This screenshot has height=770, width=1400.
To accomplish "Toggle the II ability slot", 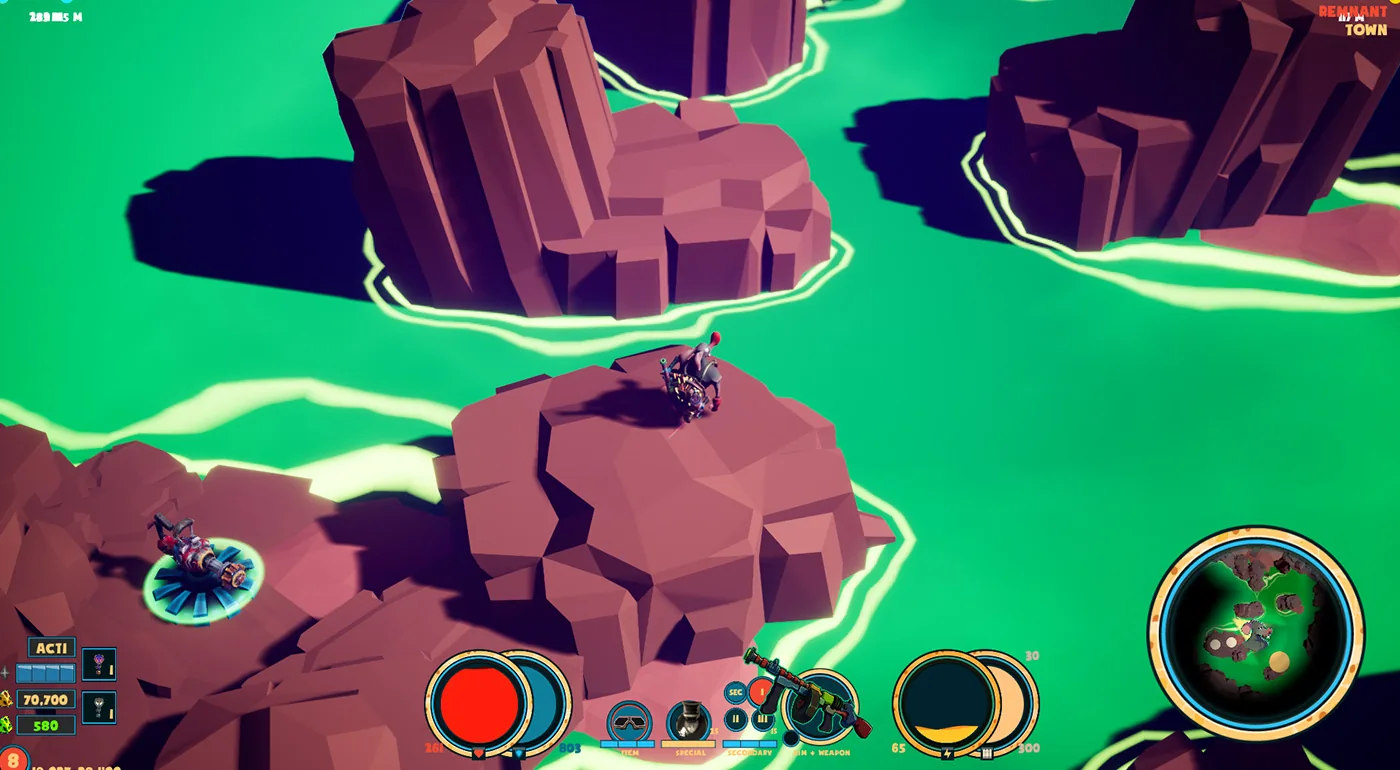I will point(735,719).
